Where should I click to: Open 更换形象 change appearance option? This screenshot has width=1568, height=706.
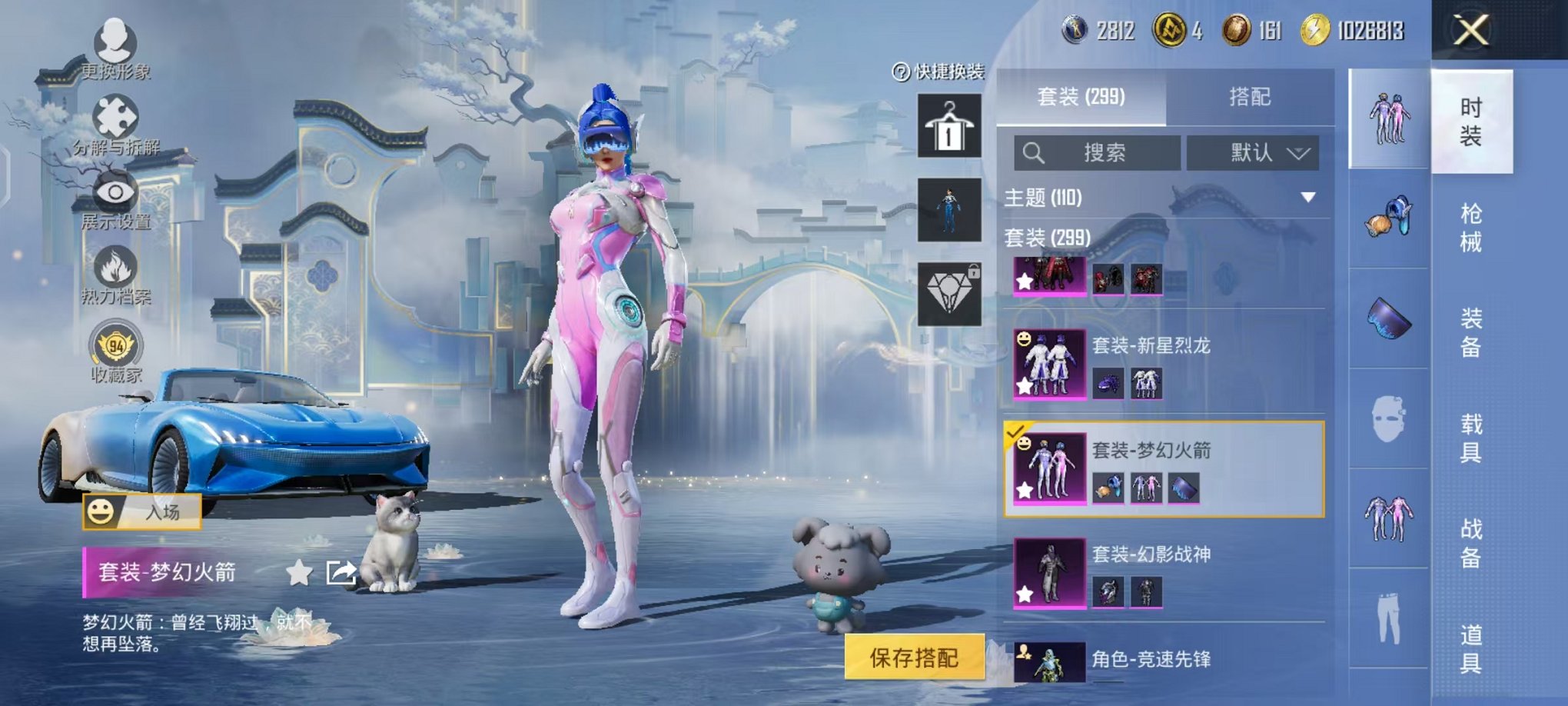[x=115, y=46]
